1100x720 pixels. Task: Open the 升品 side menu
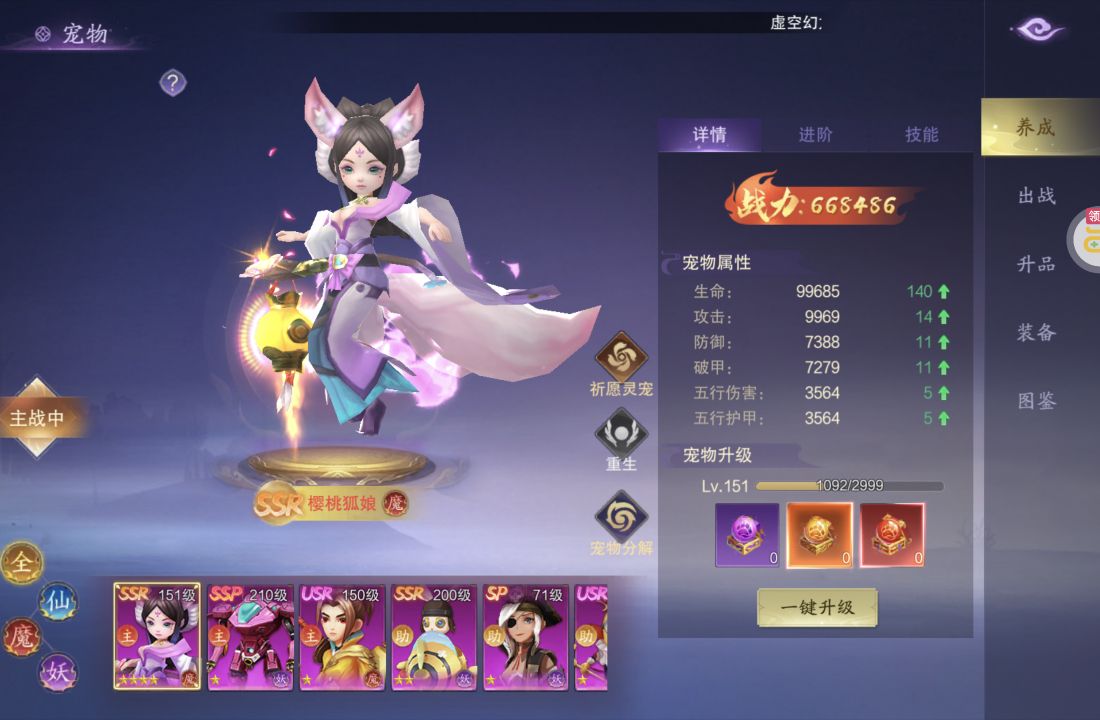[1037, 264]
